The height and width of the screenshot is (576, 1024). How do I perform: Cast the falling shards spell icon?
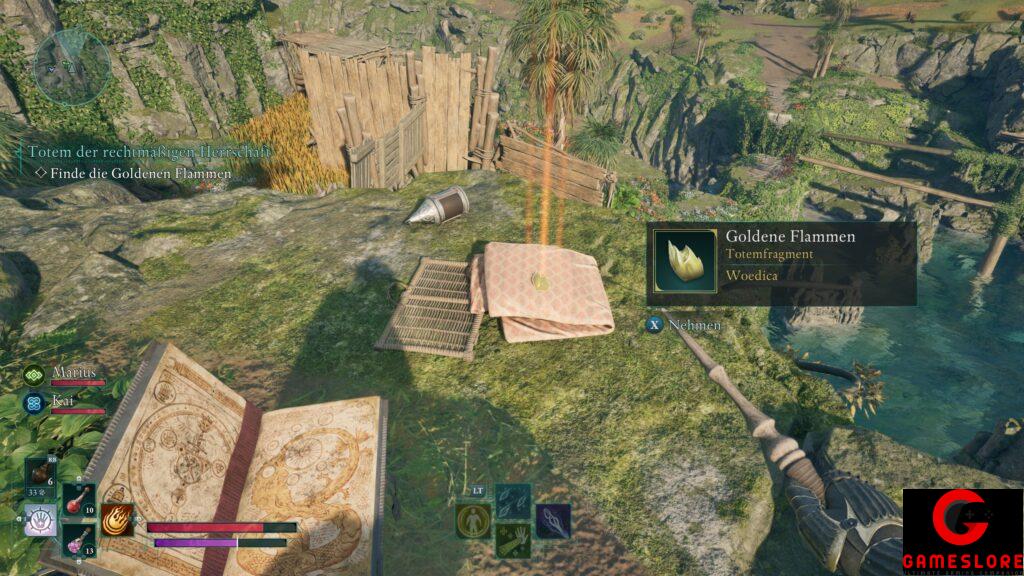point(513,501)
